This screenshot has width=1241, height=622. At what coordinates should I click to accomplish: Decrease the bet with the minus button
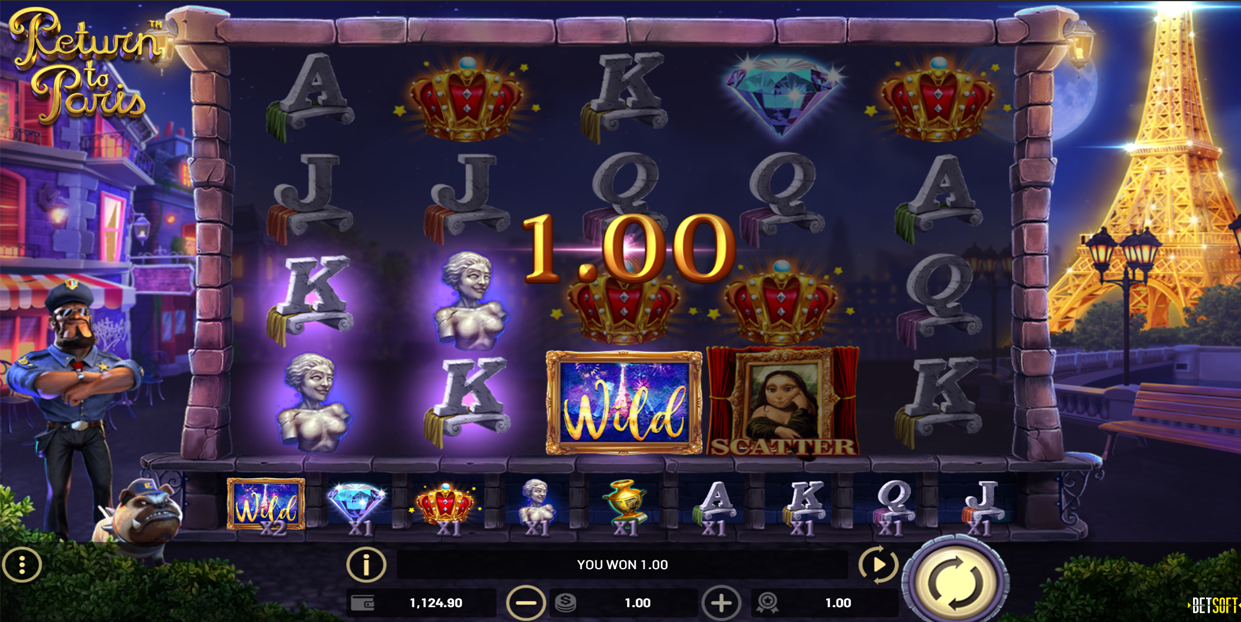tap(525, 603)
